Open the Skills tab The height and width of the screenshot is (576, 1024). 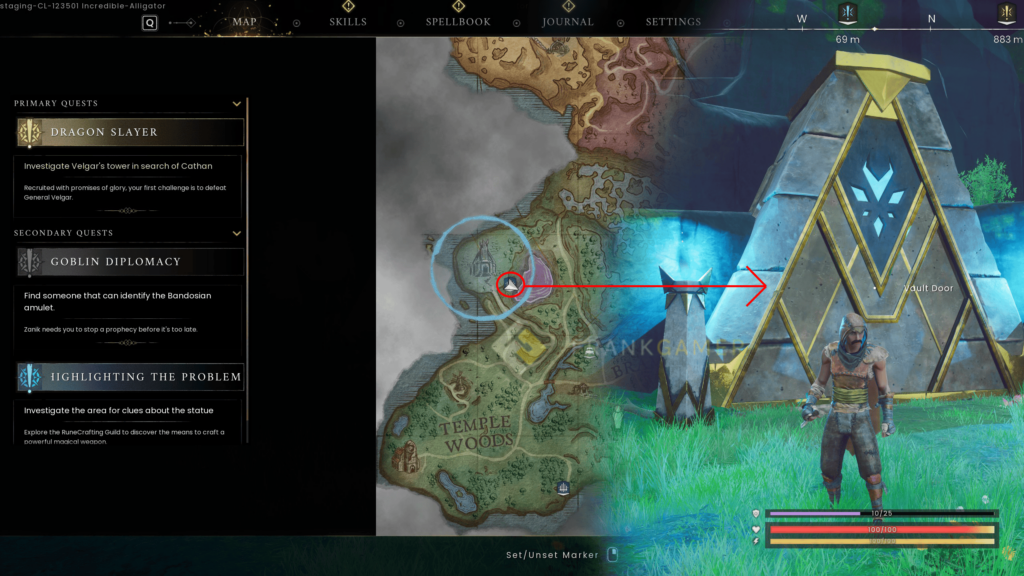click(x=348, y=22)
